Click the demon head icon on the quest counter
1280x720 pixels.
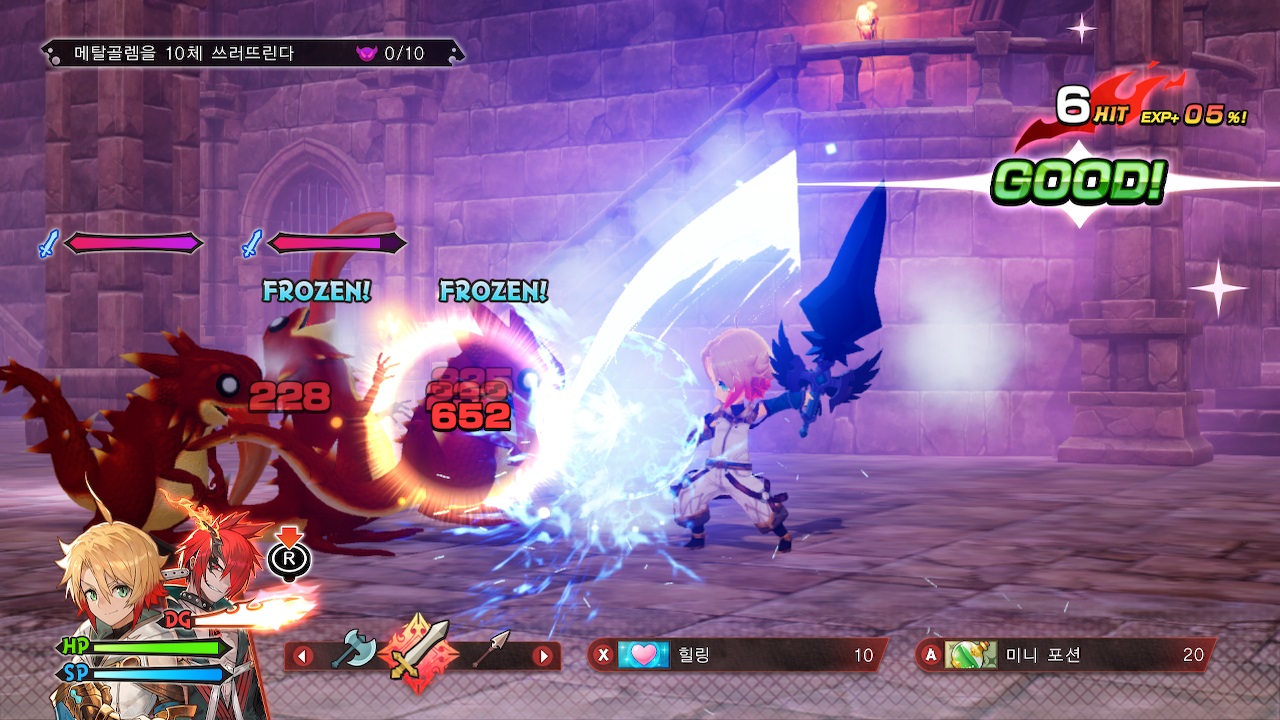click(x=369, y=51)
